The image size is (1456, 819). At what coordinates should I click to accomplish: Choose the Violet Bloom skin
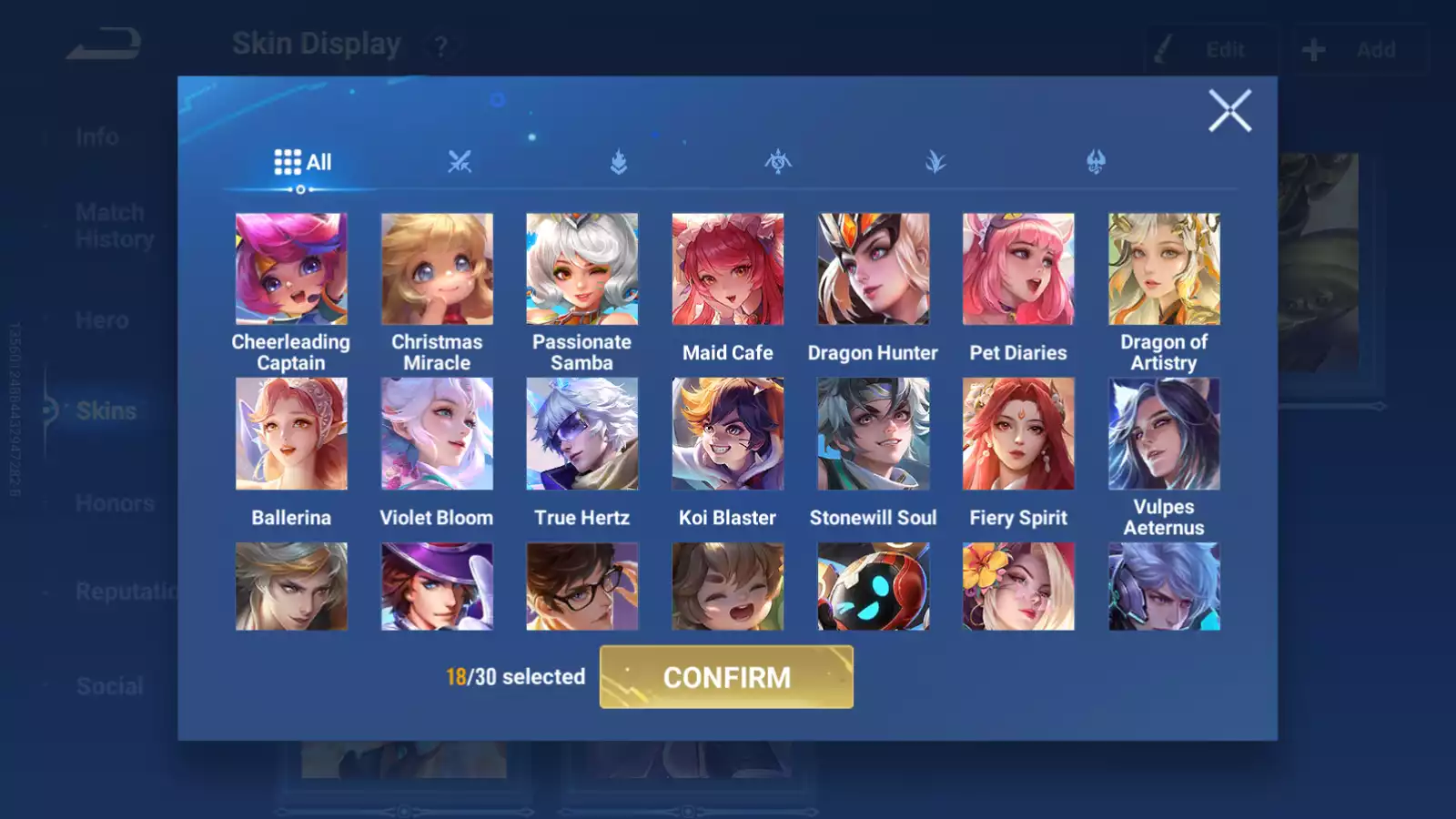pos(437,434)
